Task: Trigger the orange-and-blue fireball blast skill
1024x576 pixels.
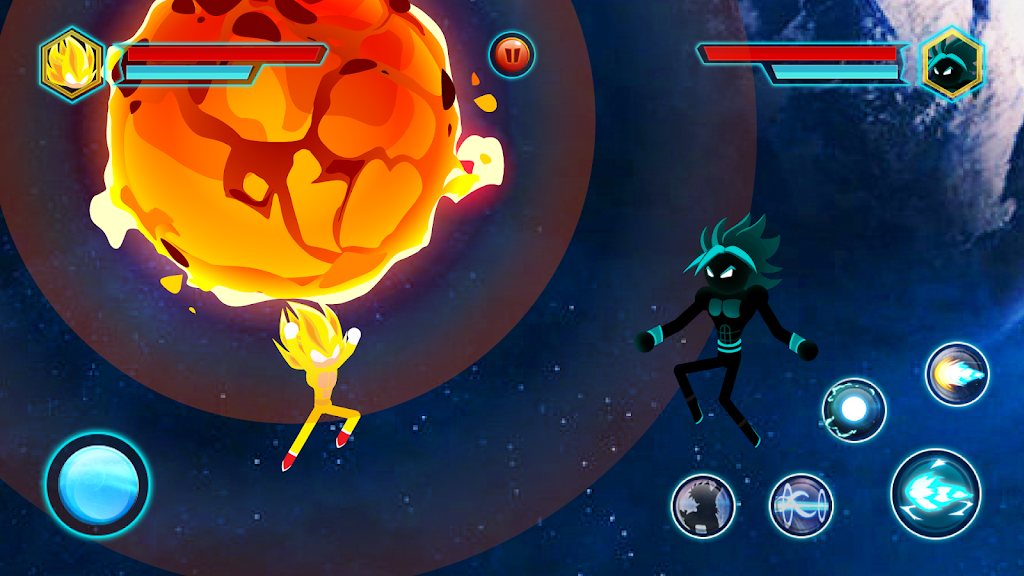Action: point(957,374)
